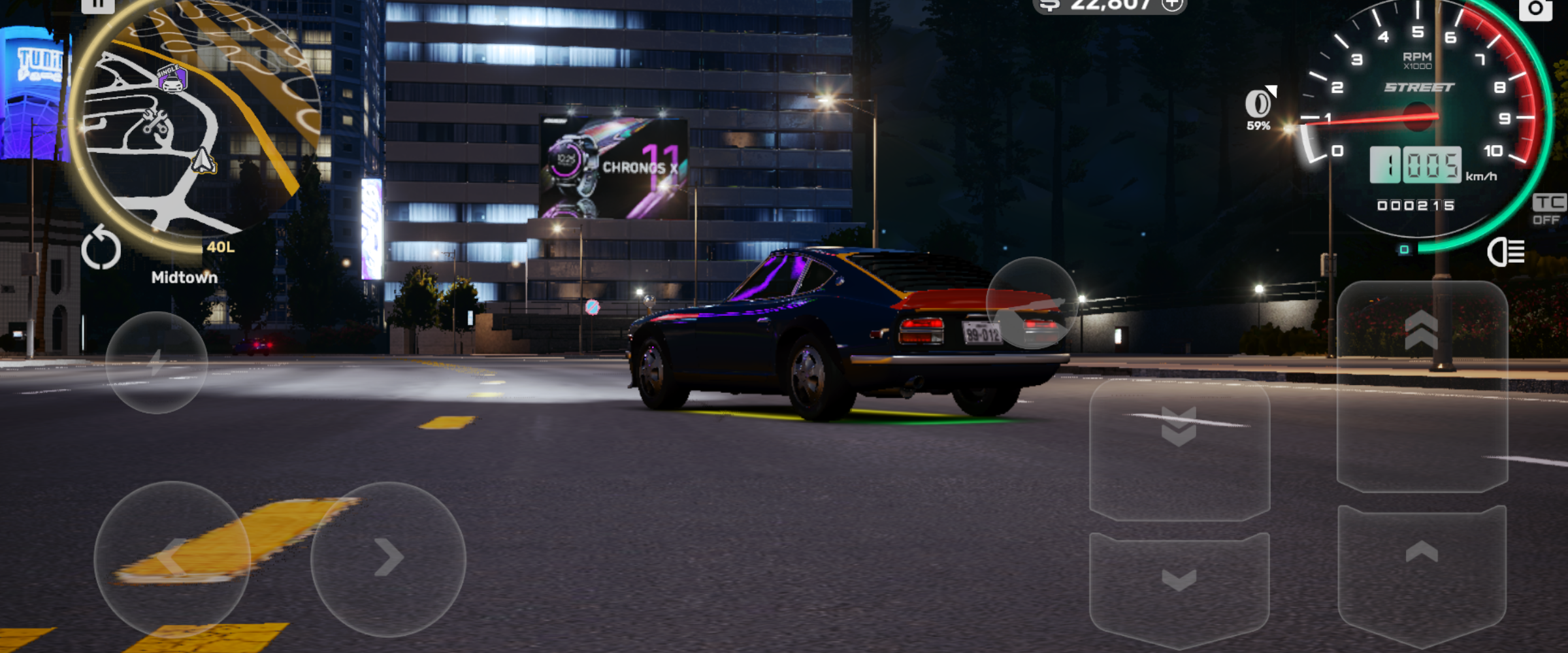Hit the single down-chevron brake pedal
The width and height of the screenshot is (1568, 653).
coord(1179,588)
